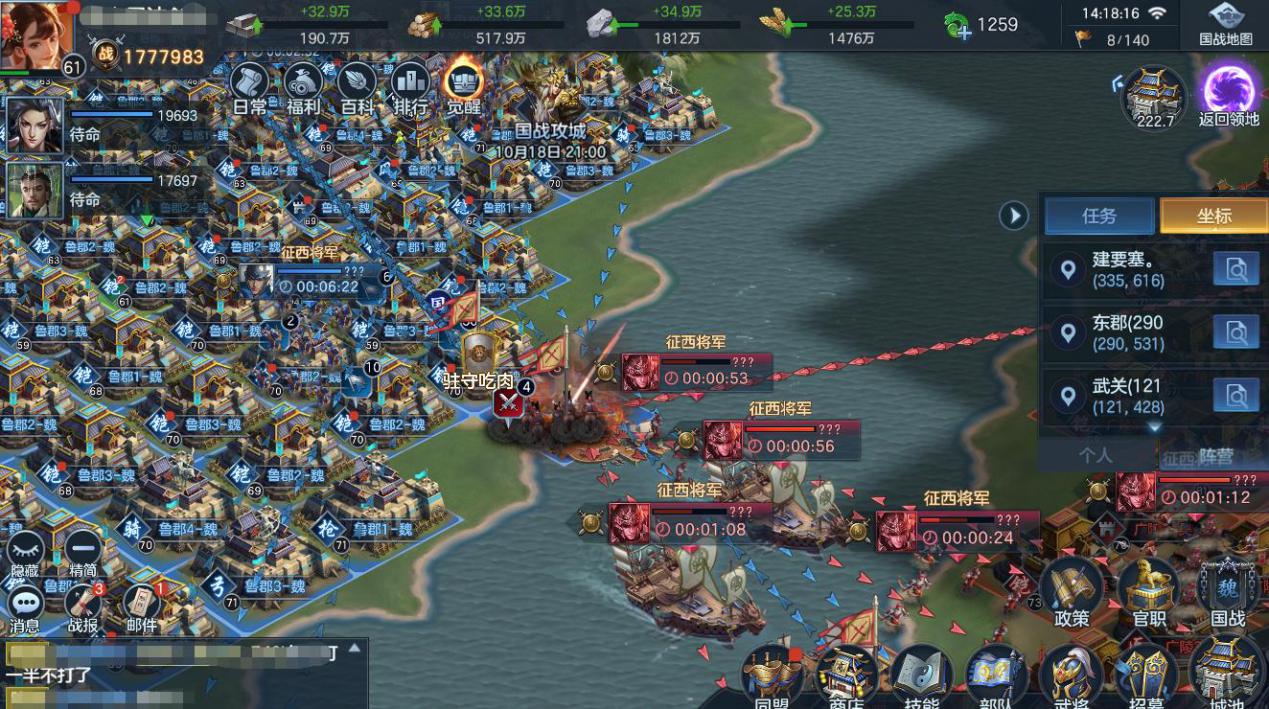Toggle the 隐藏 hide button
Image resolution: width=1269 pixels, height=709 pixels.
pos(25,553)
